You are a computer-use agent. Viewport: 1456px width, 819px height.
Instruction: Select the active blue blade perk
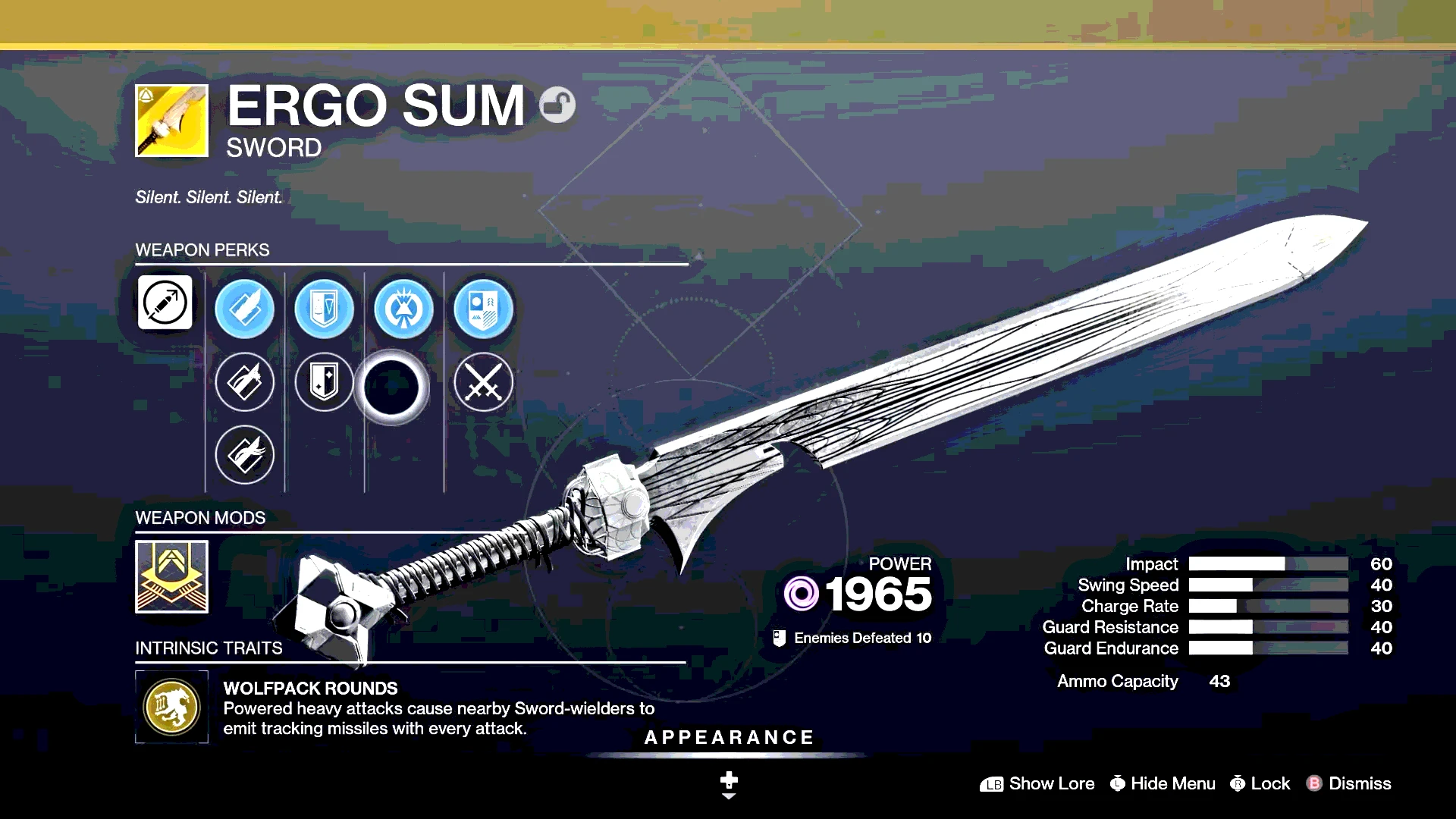pyautogui.click(x=244, y=309)
